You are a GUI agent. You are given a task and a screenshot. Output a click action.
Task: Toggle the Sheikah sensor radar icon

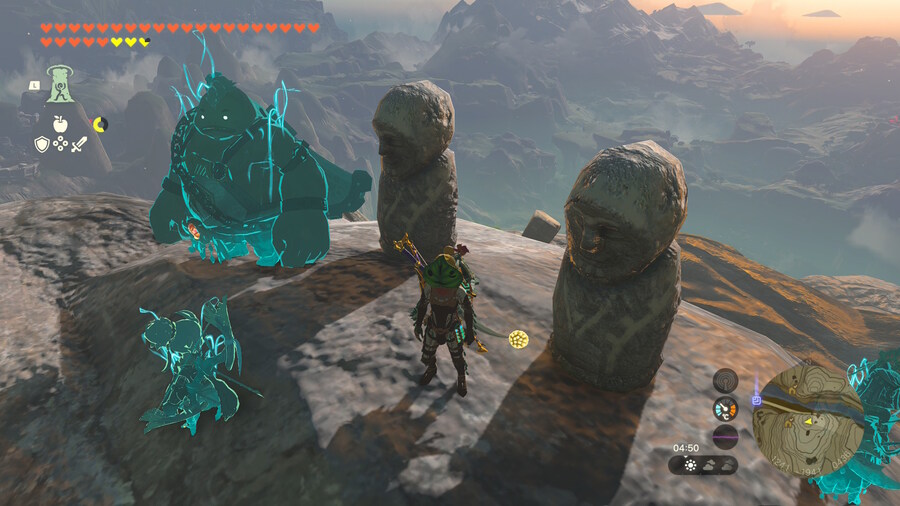tap(725, 380)
